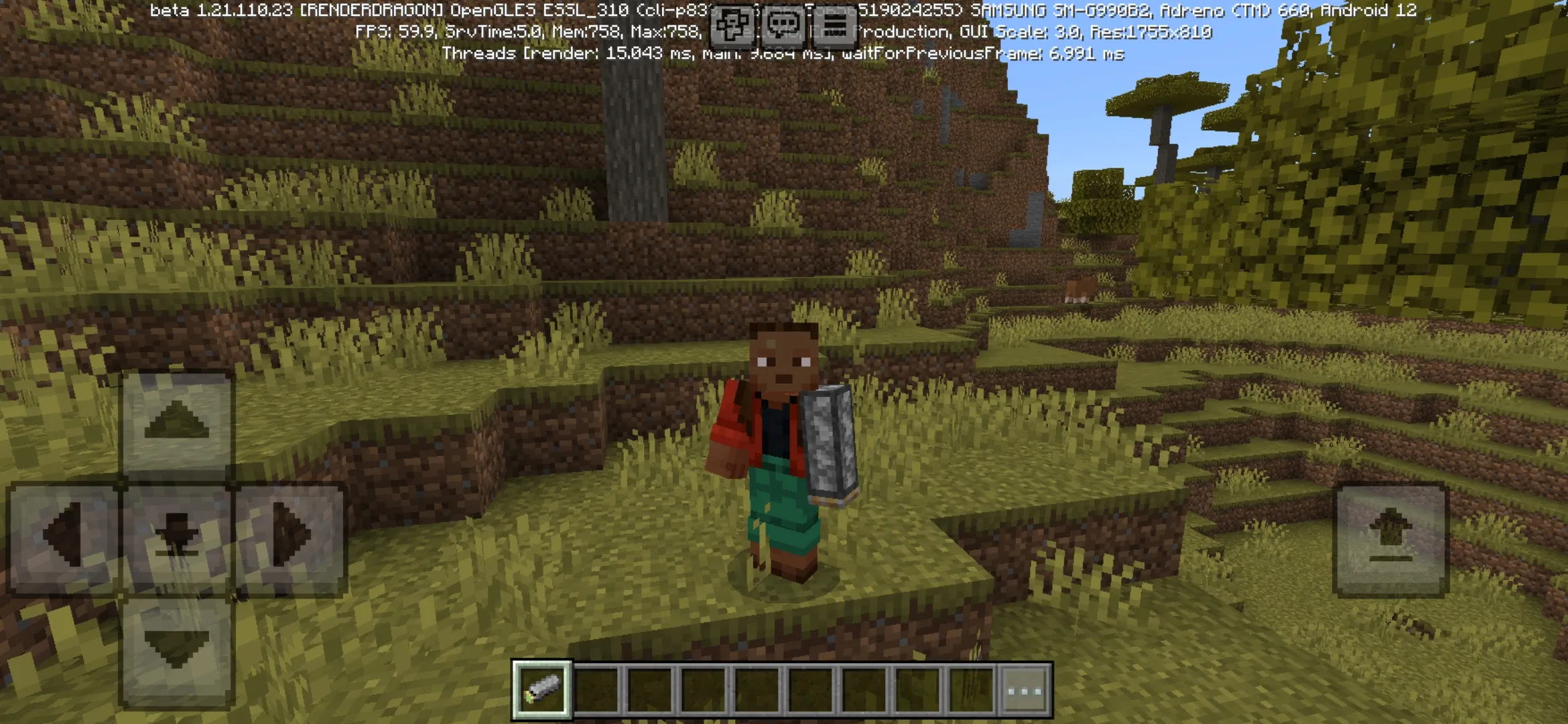Open the chat speech-bubble button
Screen dimensions: 1568x724
783,25
